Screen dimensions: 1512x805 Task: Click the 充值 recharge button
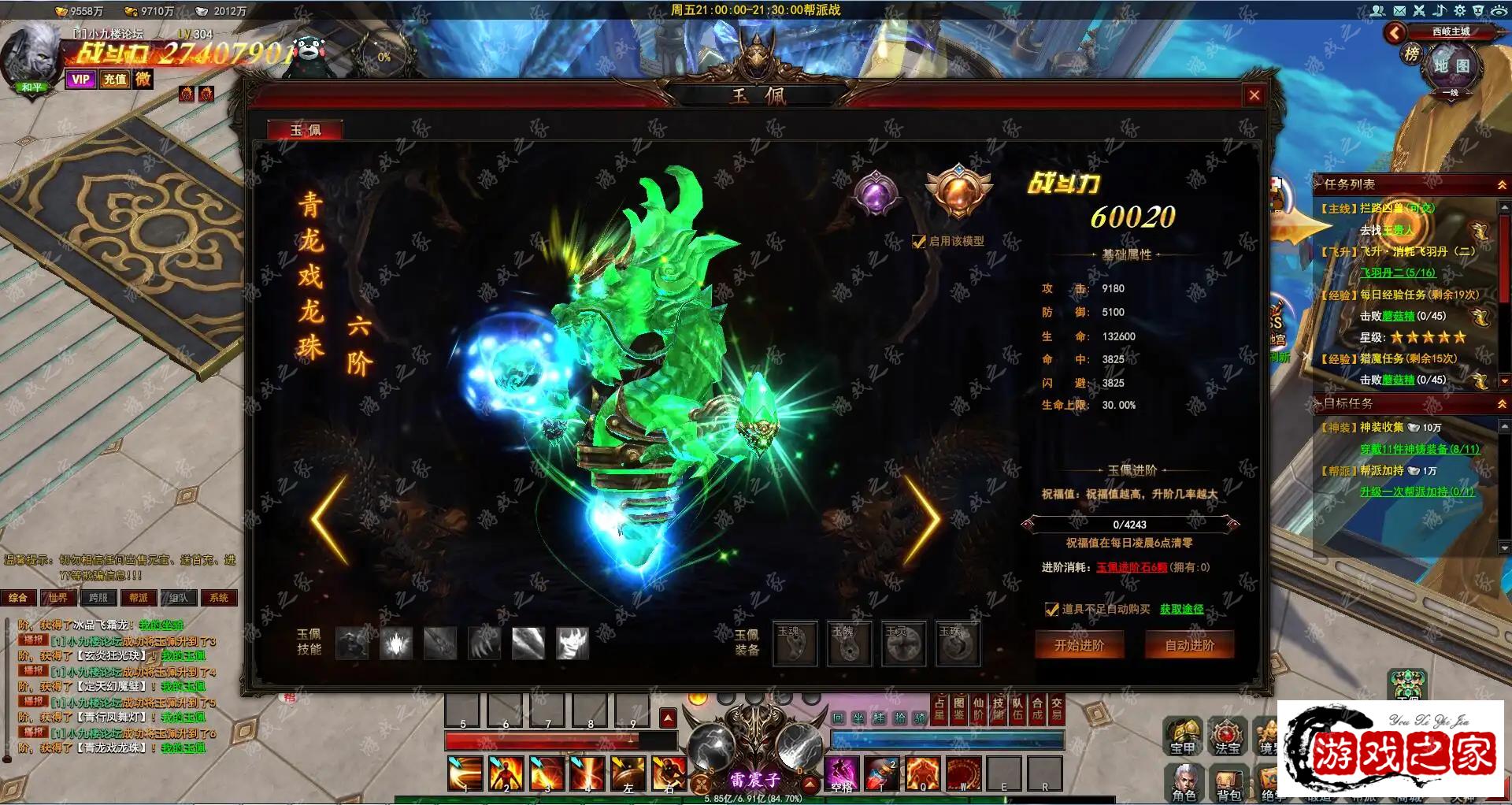[115, 80]
